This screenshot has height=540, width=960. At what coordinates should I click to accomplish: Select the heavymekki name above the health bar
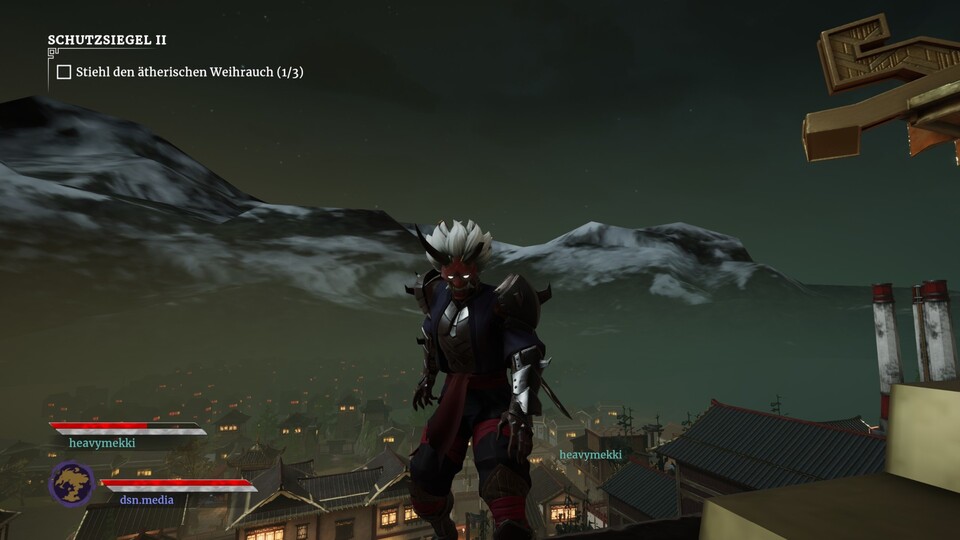[102, 442]
